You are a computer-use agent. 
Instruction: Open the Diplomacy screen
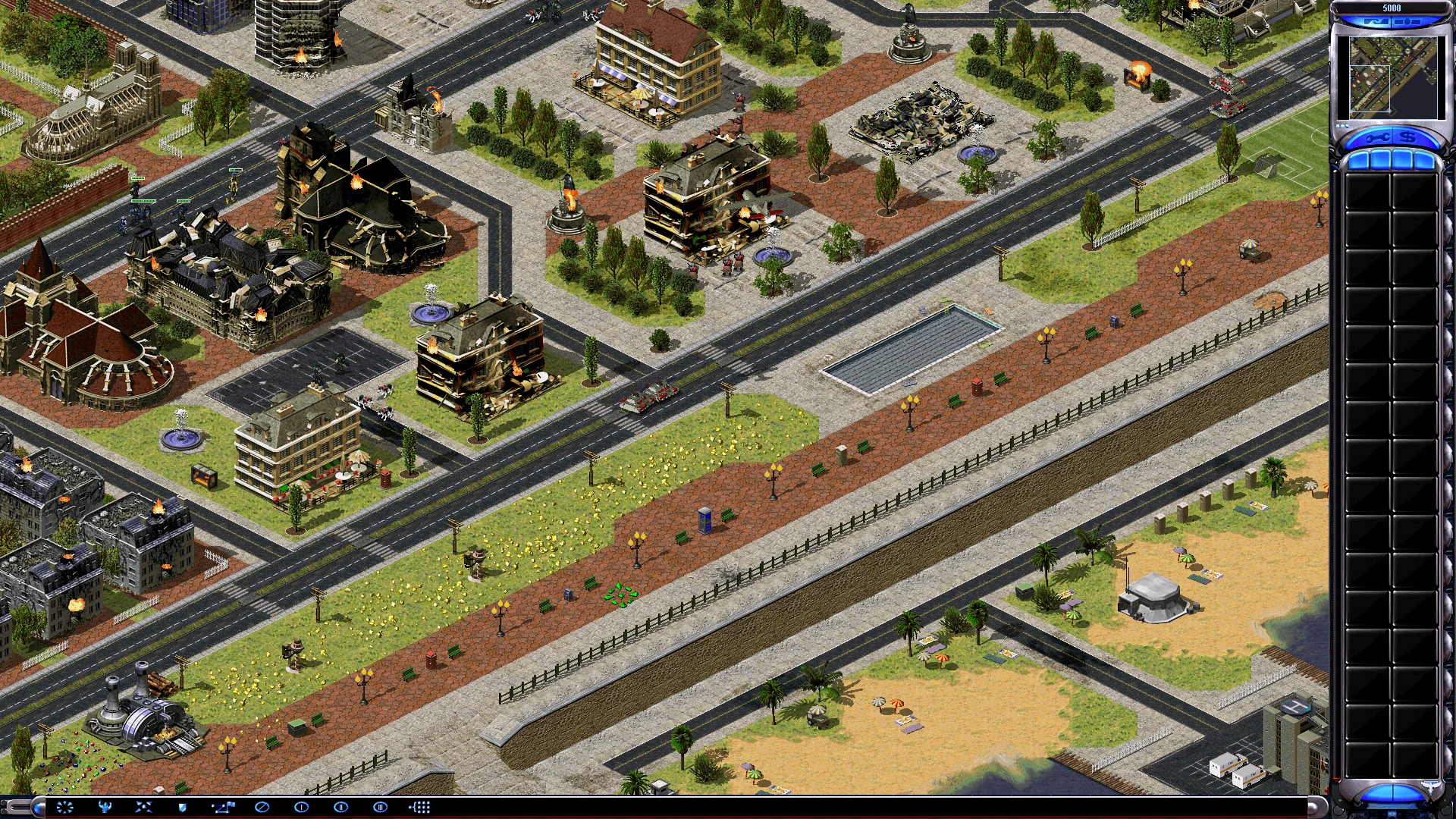pos(1406,21)
